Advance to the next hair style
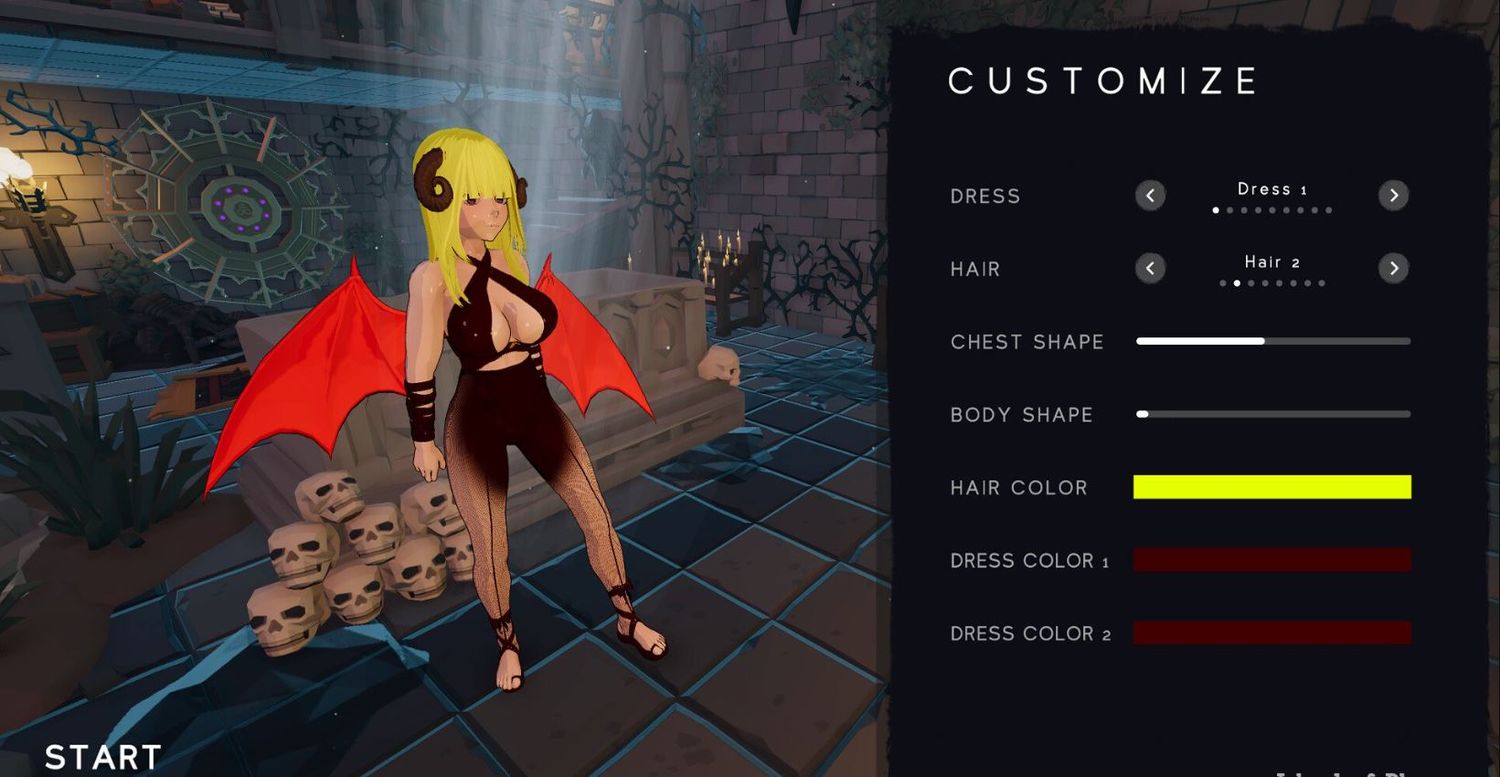 coord(1393,268)
